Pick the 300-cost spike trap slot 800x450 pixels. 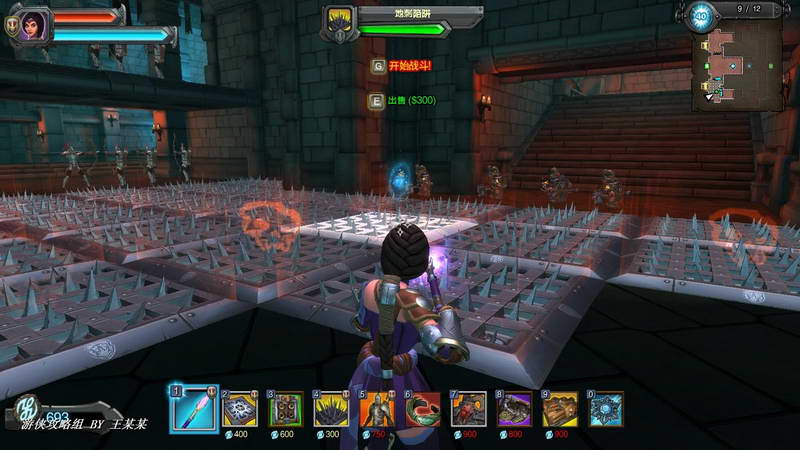click(332, 409)
